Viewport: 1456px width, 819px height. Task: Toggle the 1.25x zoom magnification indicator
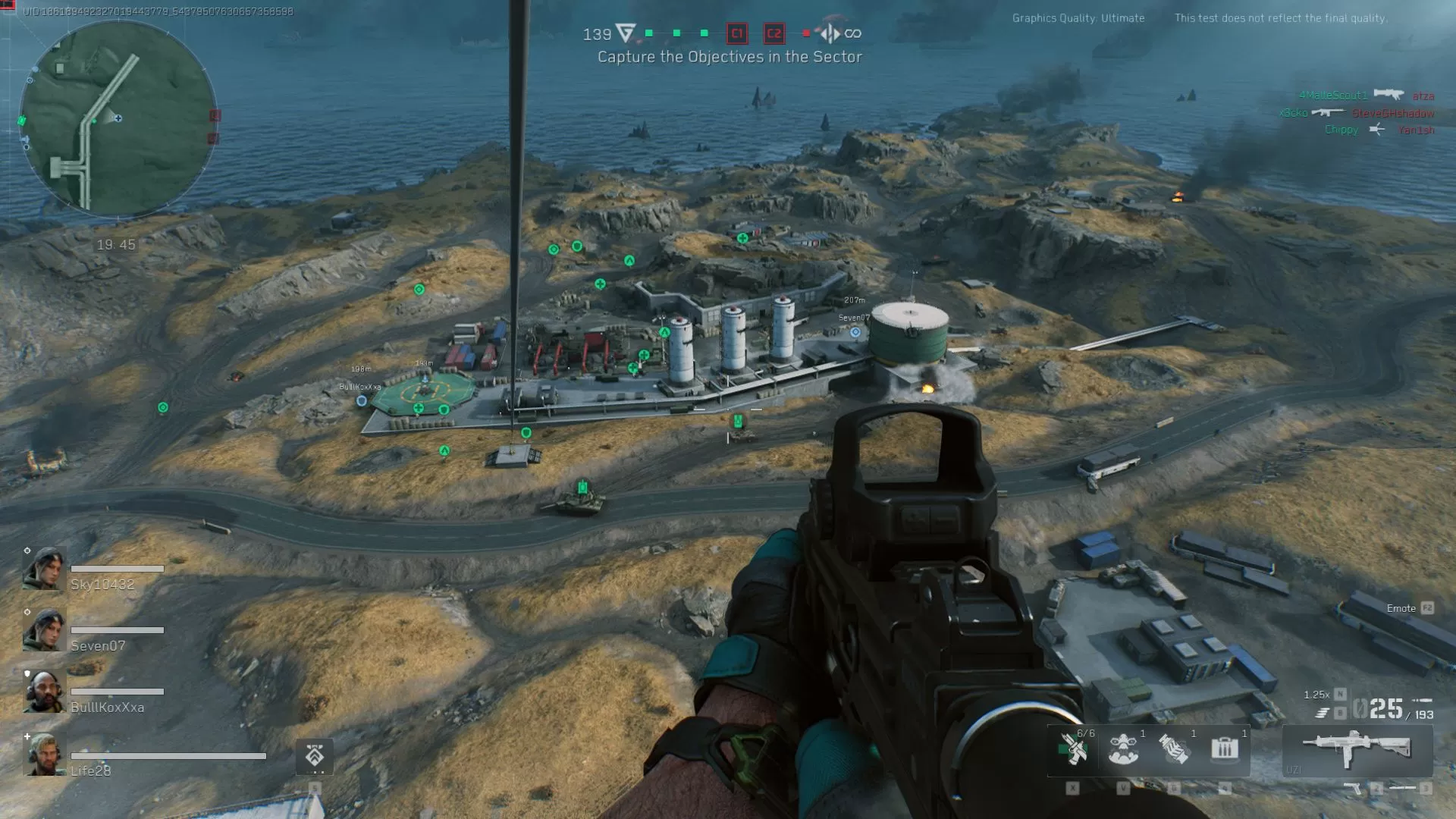click(1316, 694)
